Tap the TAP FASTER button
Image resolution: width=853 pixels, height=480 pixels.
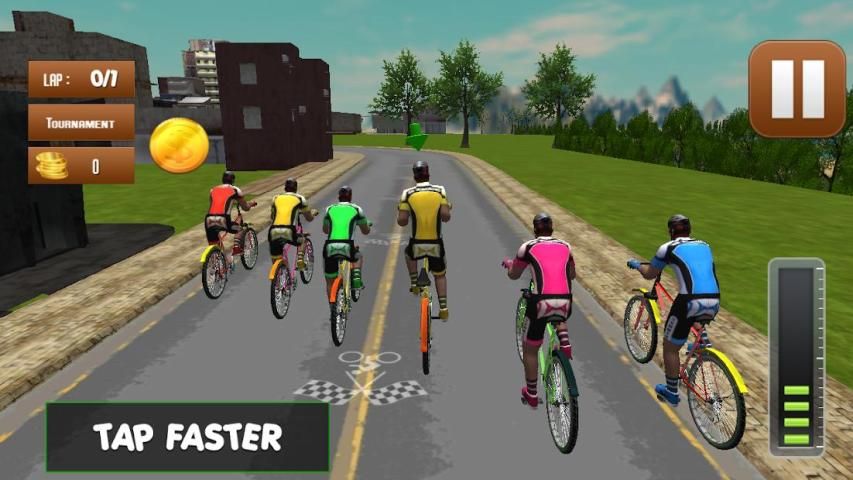pos(187,437)
